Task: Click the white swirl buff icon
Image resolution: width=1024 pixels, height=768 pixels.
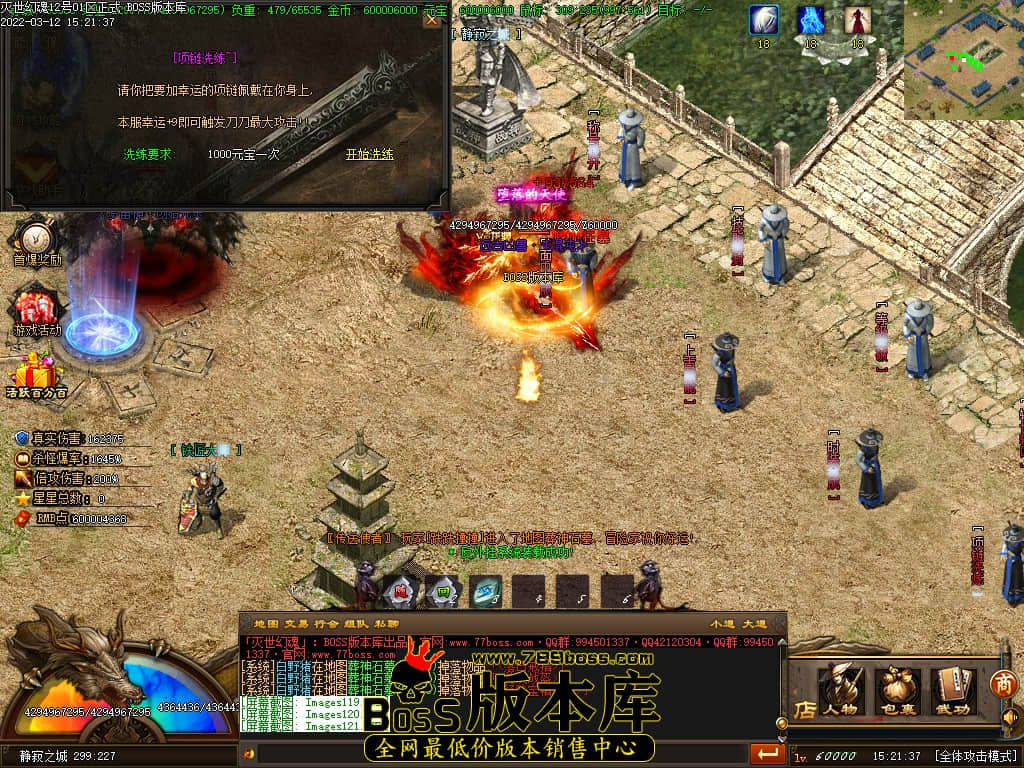Action: pos(764,20)
